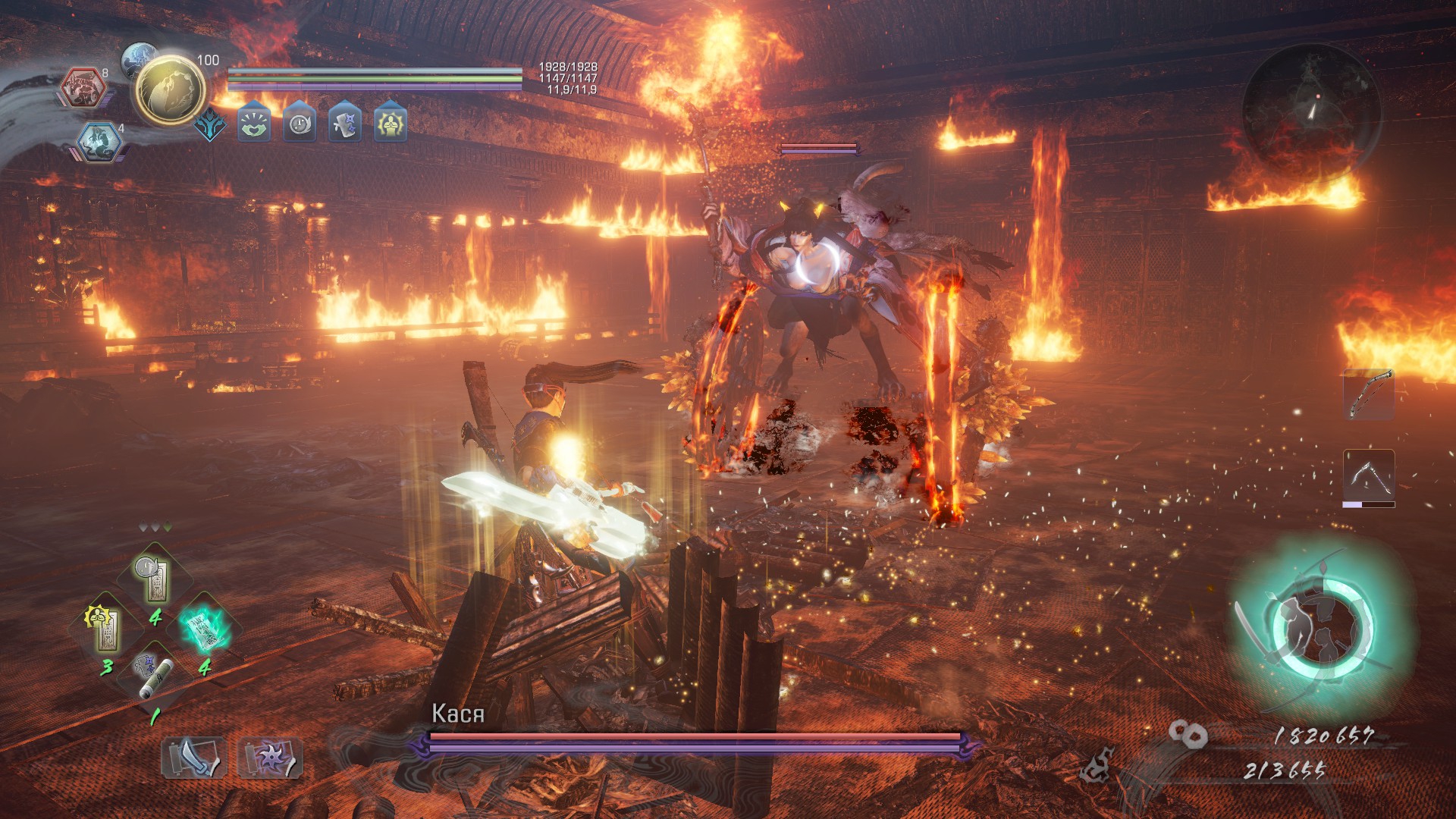Click the glowing teal stance indicator
Screen dimensions: 1456x819
coord(1323,628)
